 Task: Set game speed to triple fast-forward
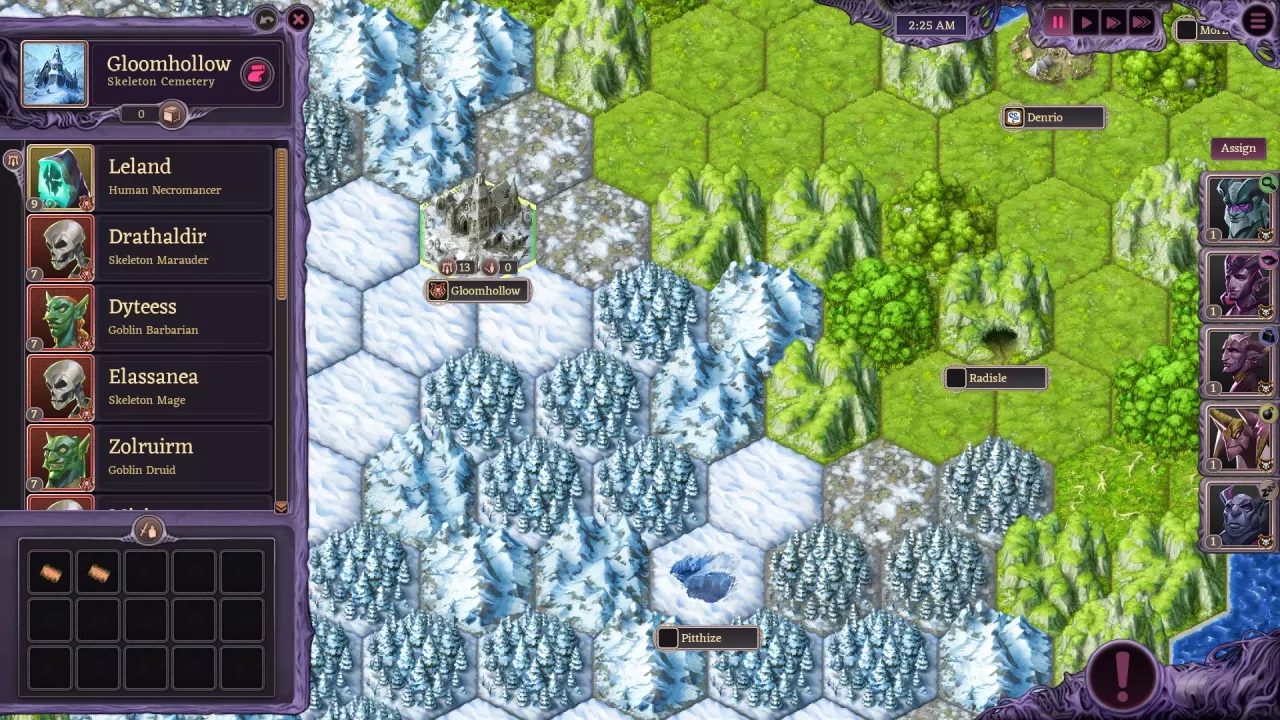(x=1141, y=22)
